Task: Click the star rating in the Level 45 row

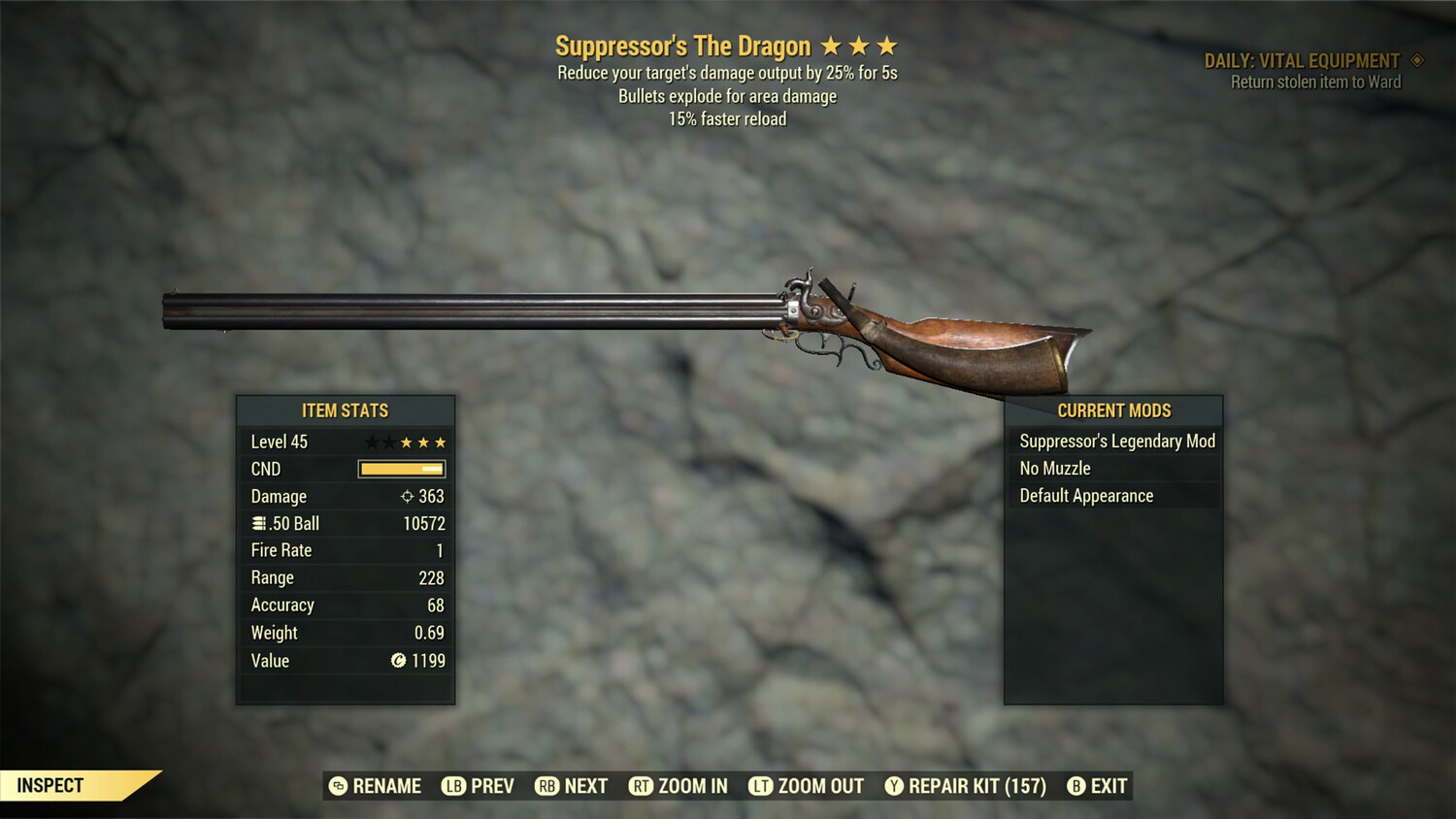Action: [404, 442]
